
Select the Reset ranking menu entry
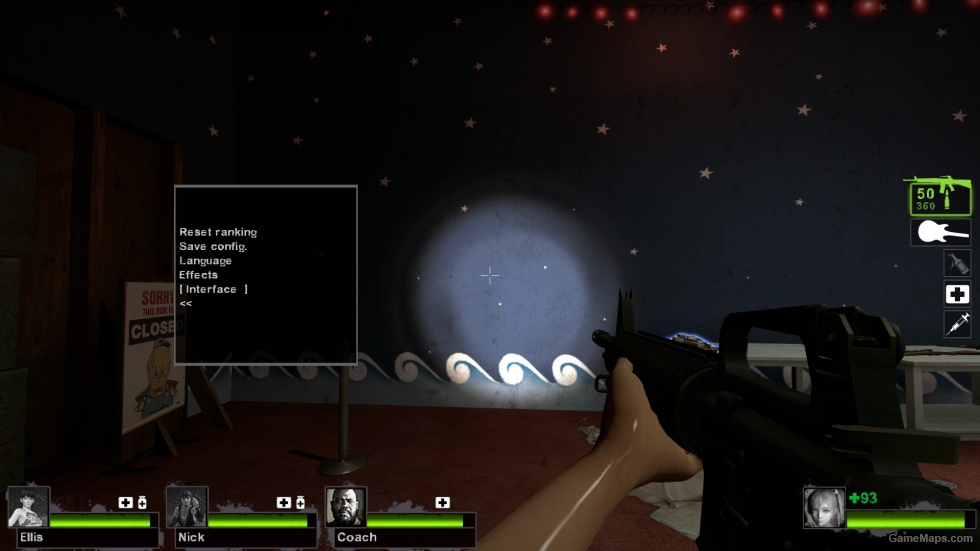(218, 232)
